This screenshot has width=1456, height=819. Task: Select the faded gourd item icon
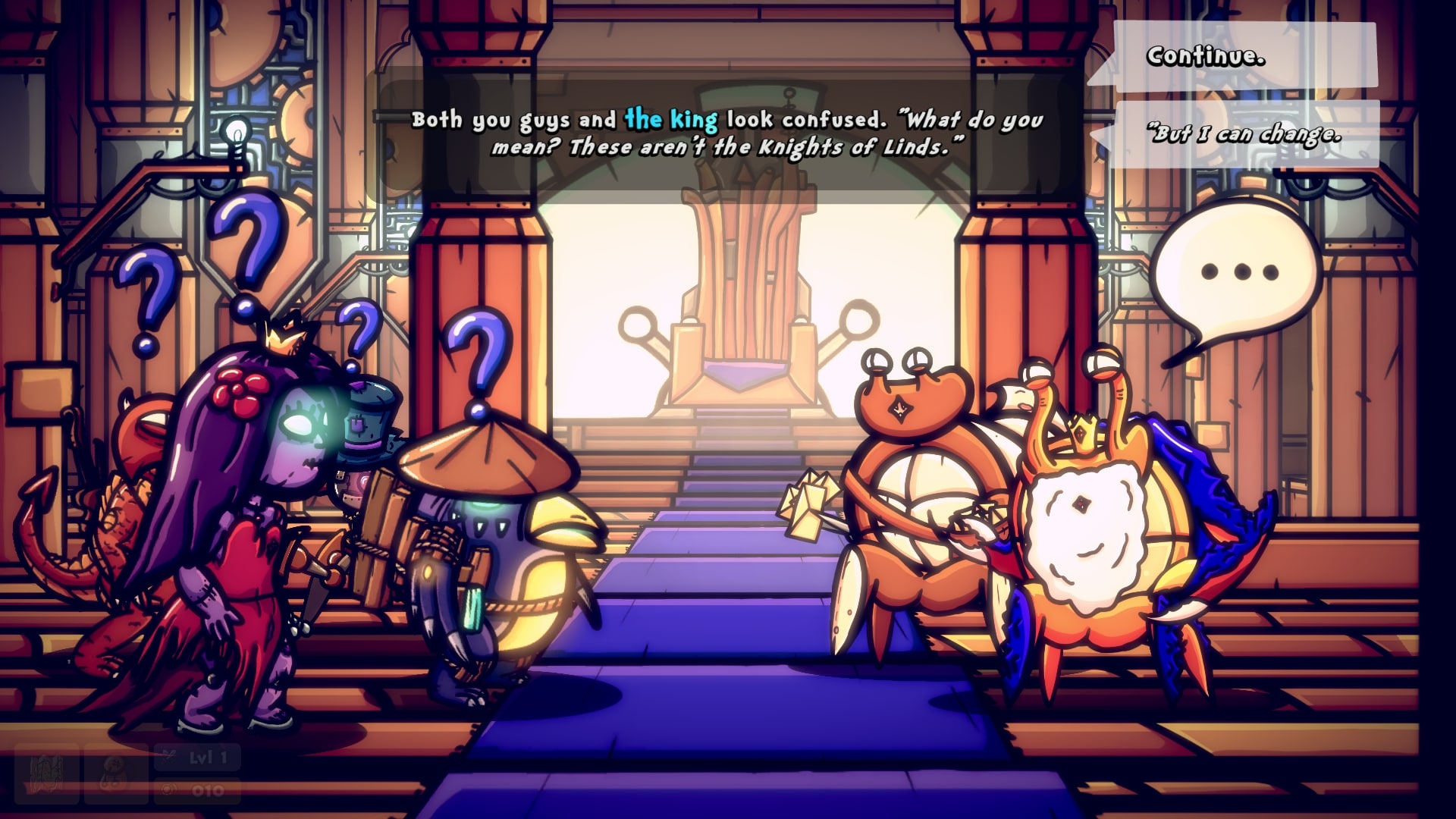[115, 773]
